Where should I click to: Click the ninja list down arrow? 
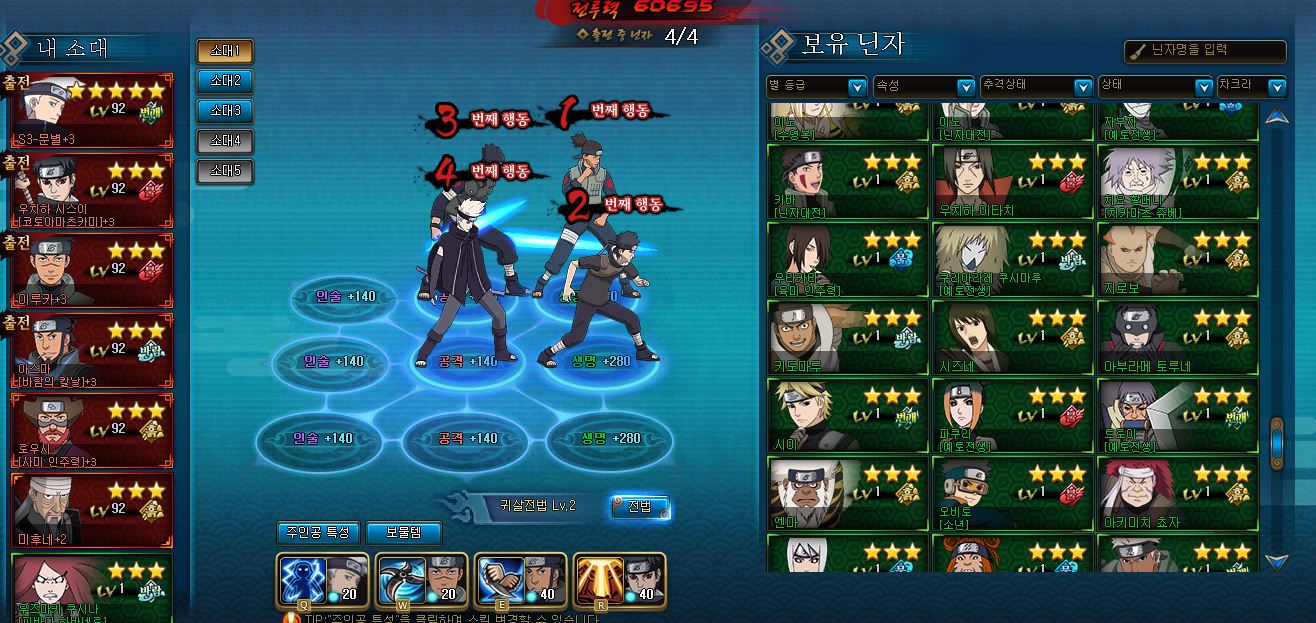1275,561
